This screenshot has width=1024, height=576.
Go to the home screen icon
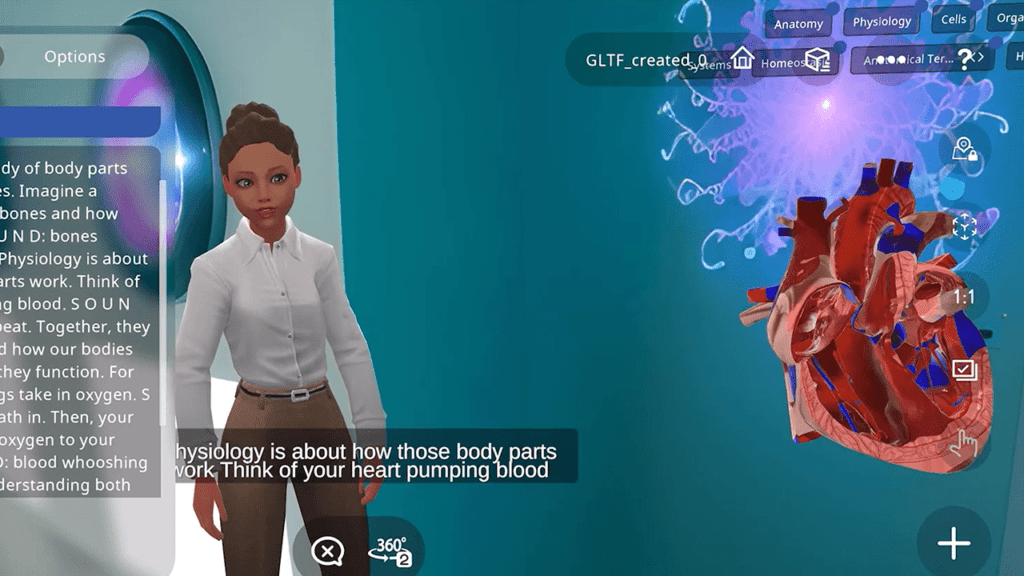[x=742, y=58]
